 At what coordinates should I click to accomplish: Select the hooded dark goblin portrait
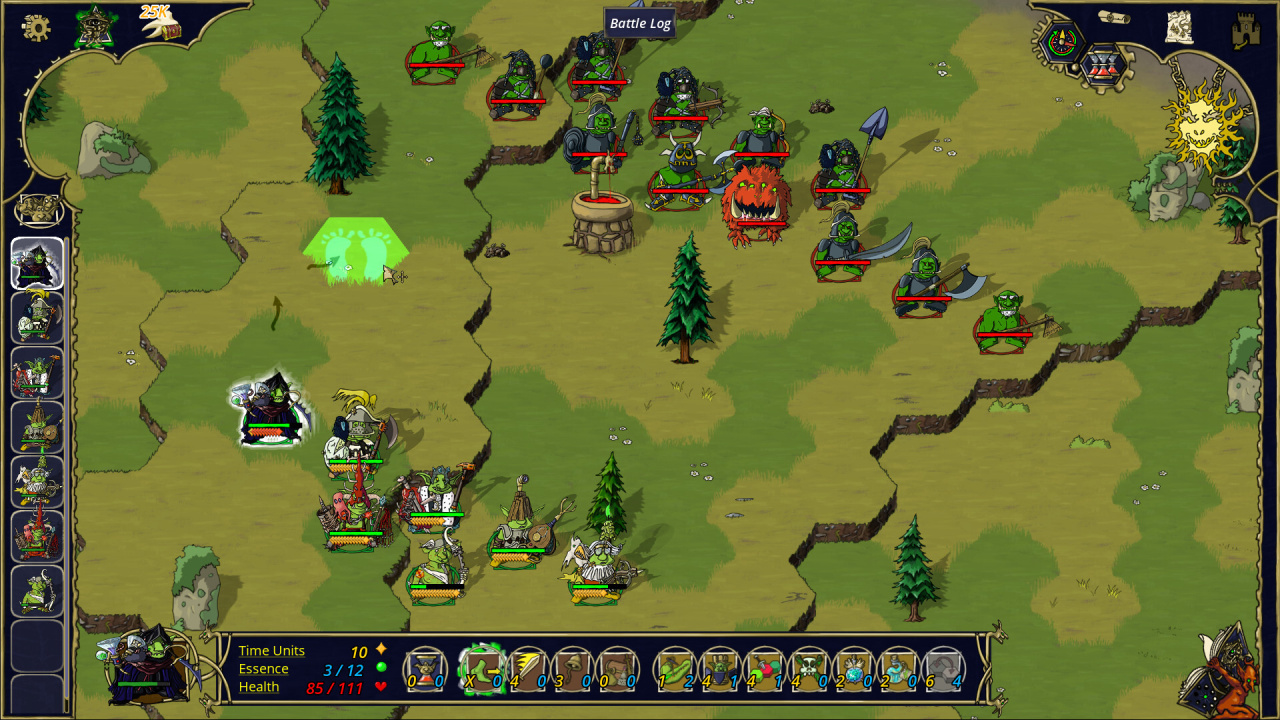(37, 263)
